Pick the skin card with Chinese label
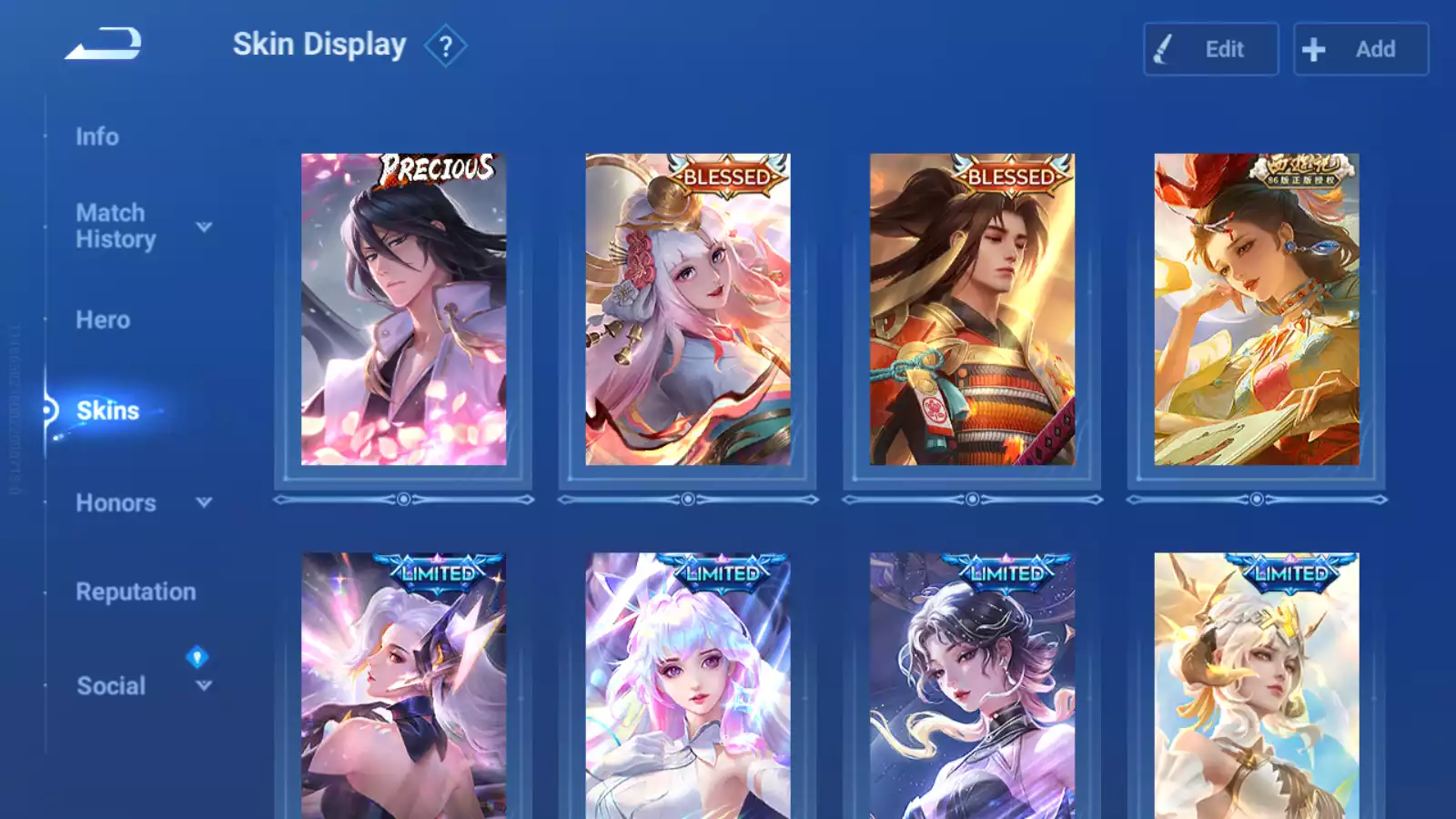This screenshot has width=1456, height=819. coord(1256,309)
